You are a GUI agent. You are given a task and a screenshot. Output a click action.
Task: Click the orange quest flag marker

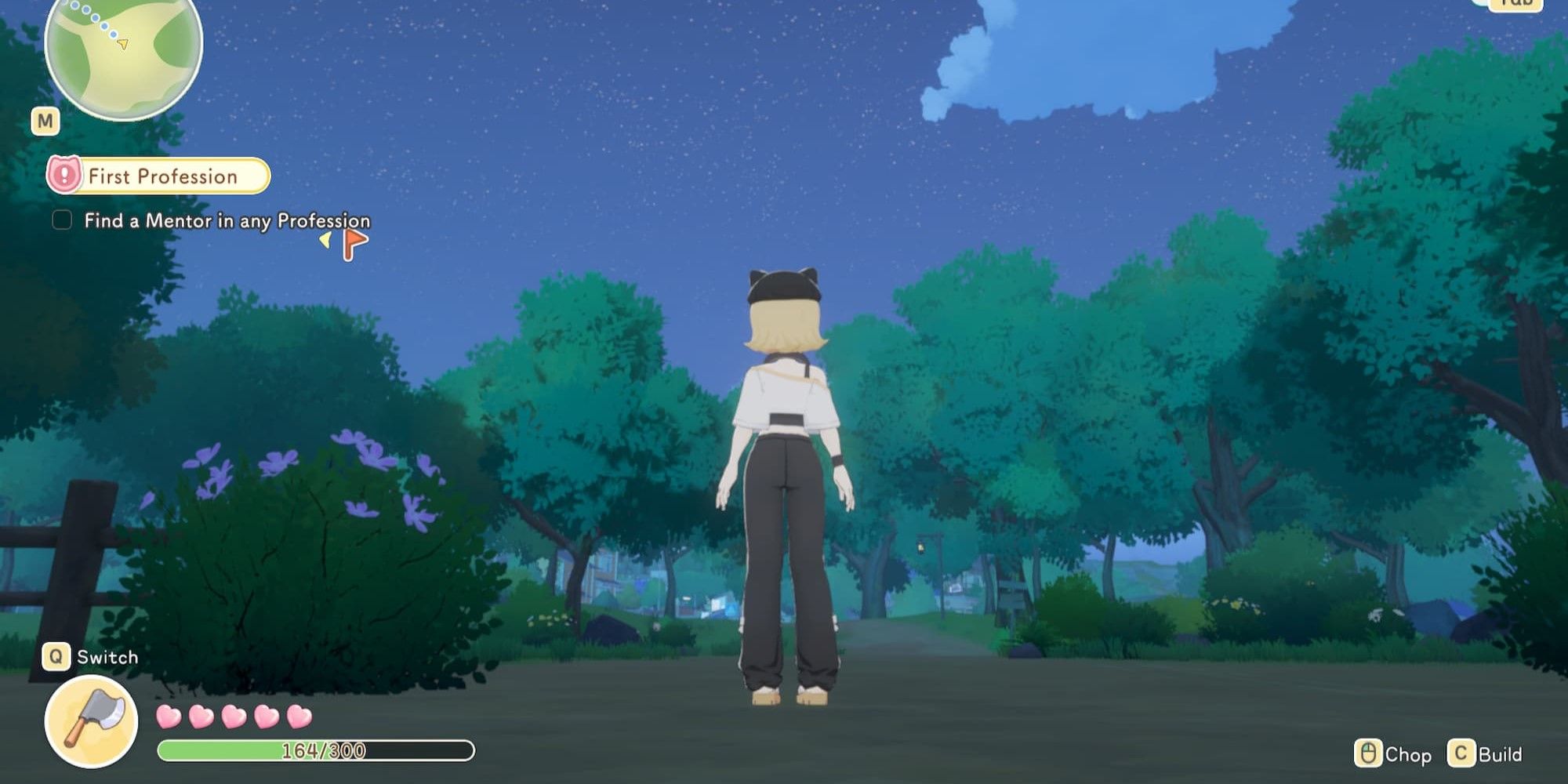(354, 242)
